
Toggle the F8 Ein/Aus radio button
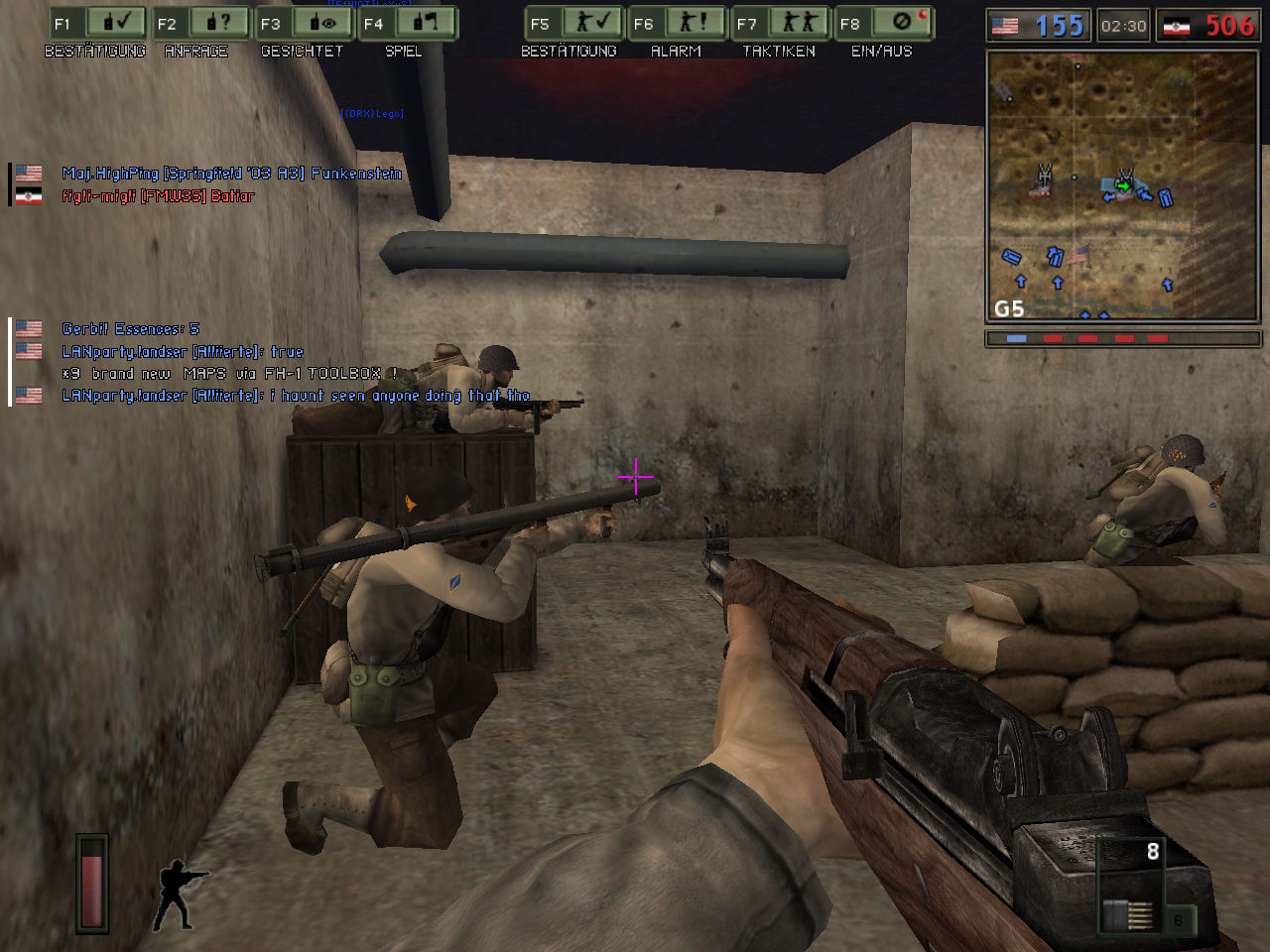(884, 24)
